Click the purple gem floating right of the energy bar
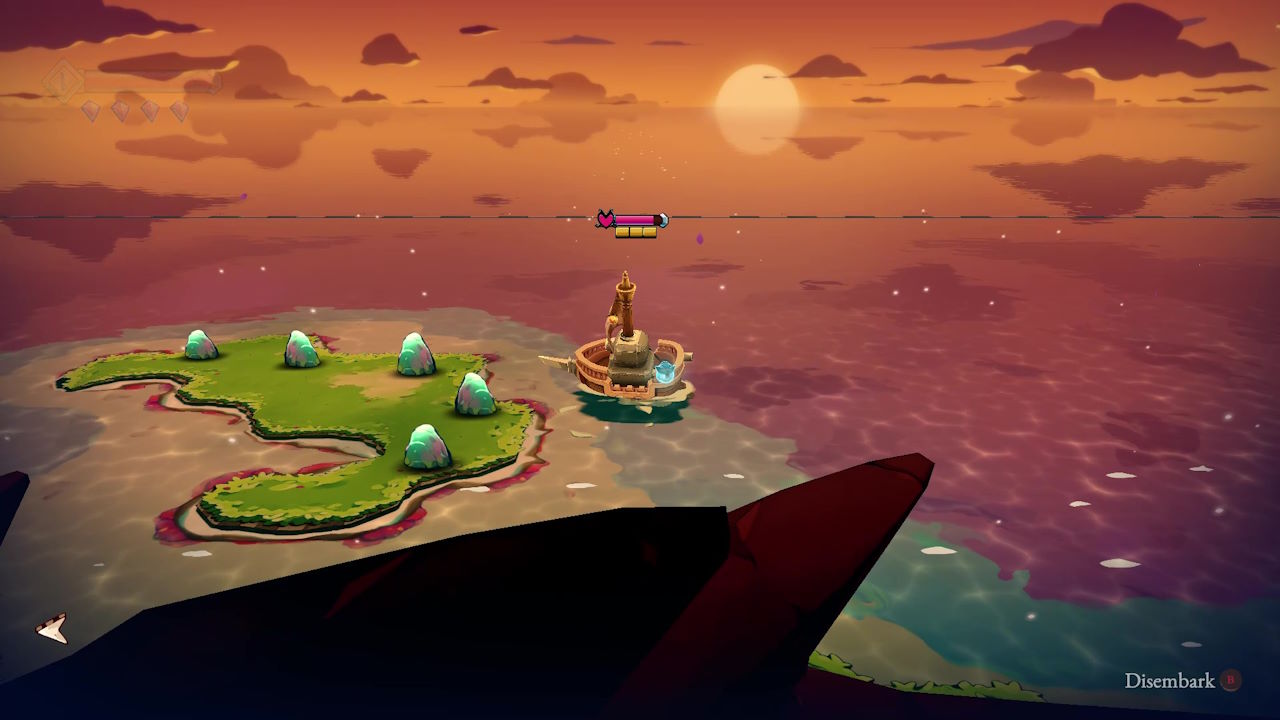Viewport: 1280px width, 720px height. (x=700, y=239)
